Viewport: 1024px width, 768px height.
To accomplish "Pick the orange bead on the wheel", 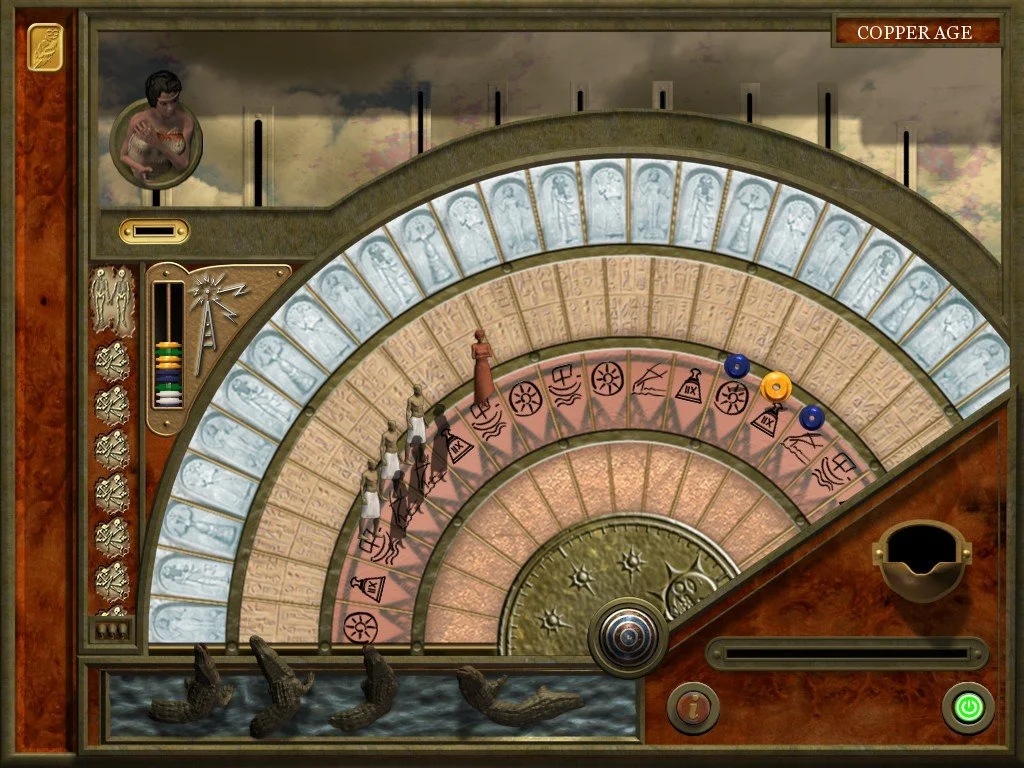I will tap(775, 385).
